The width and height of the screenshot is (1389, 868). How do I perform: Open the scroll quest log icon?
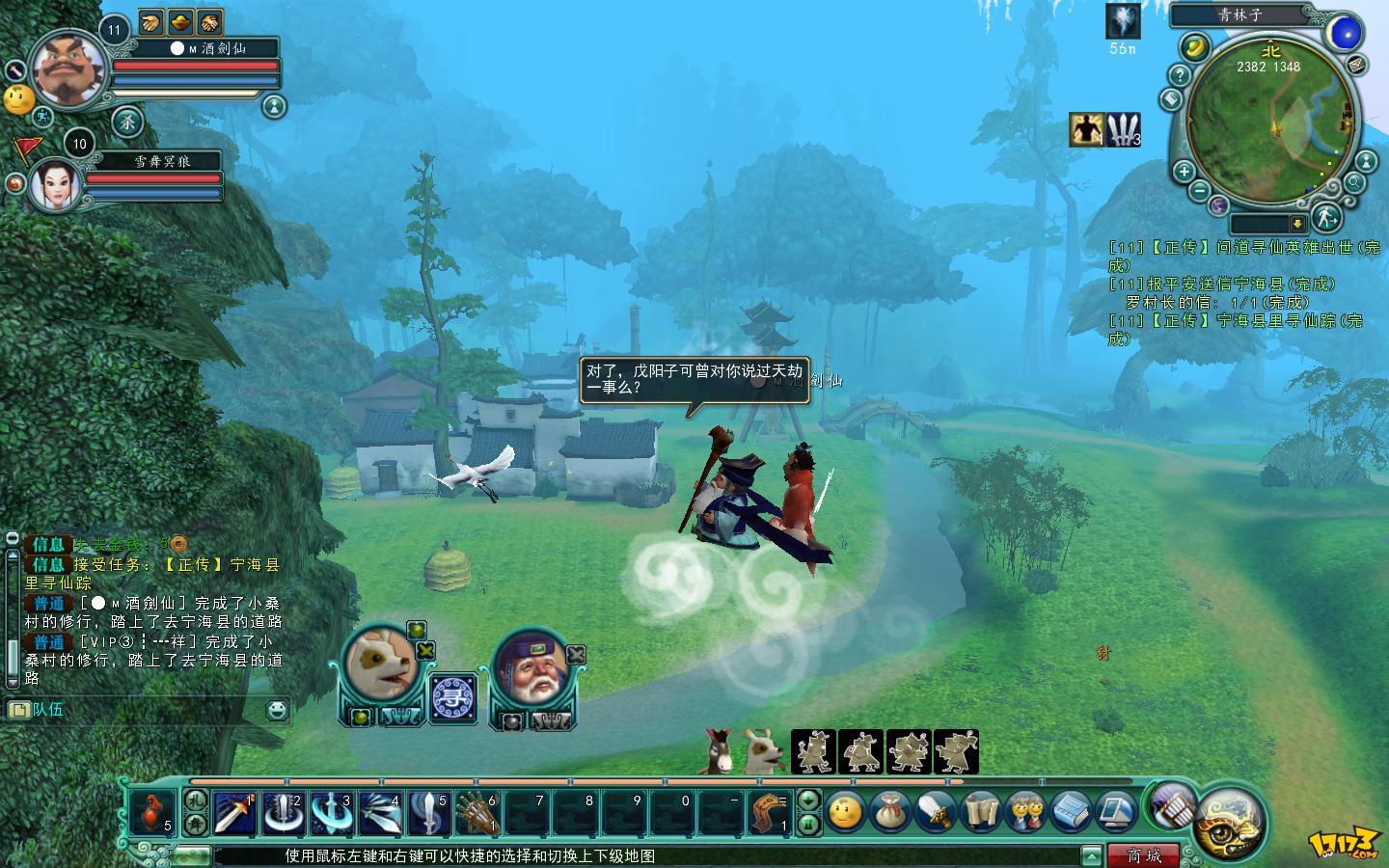[982, 812]
